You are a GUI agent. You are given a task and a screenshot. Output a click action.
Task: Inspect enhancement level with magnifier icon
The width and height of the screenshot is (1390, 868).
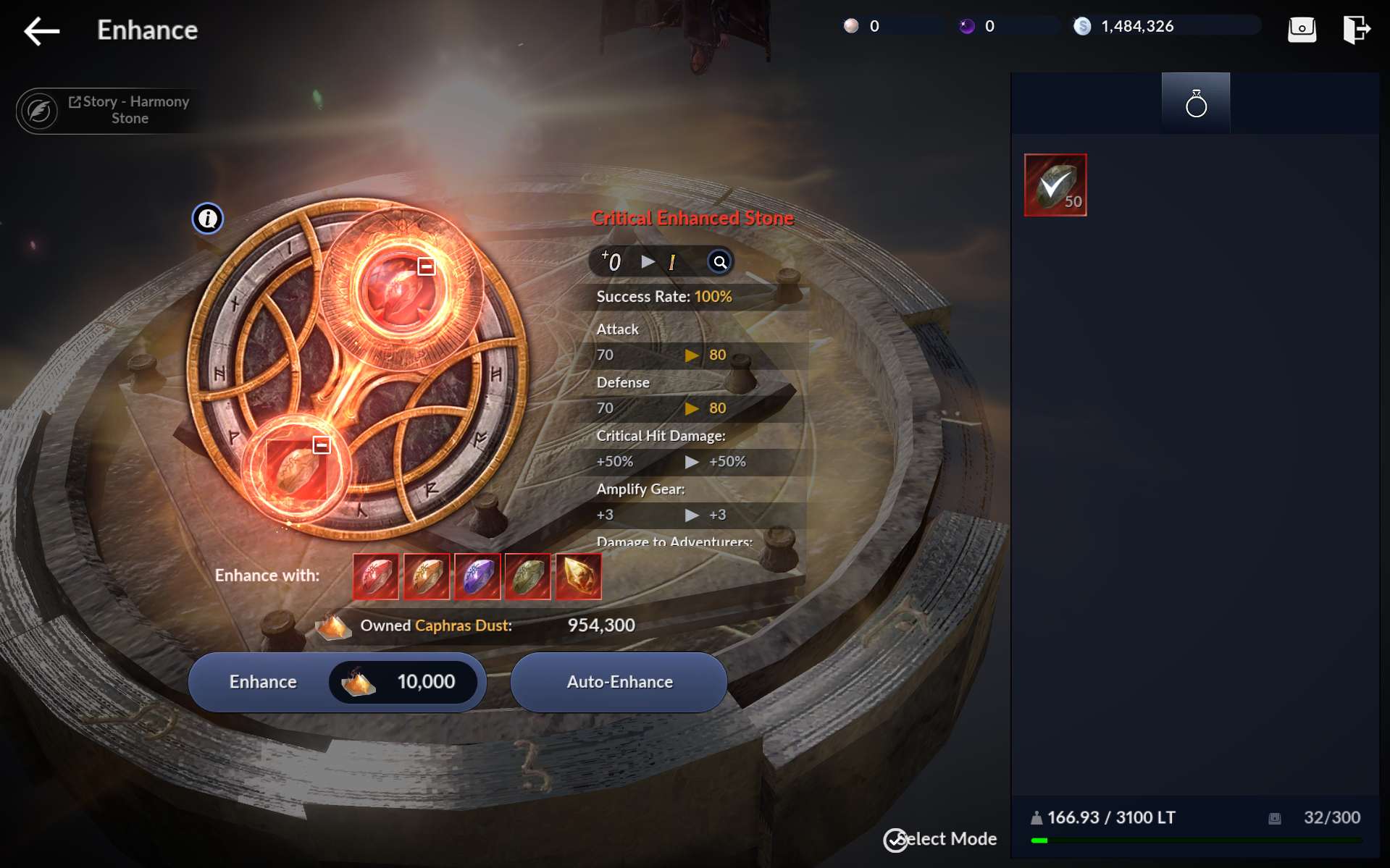click(719, 262)
